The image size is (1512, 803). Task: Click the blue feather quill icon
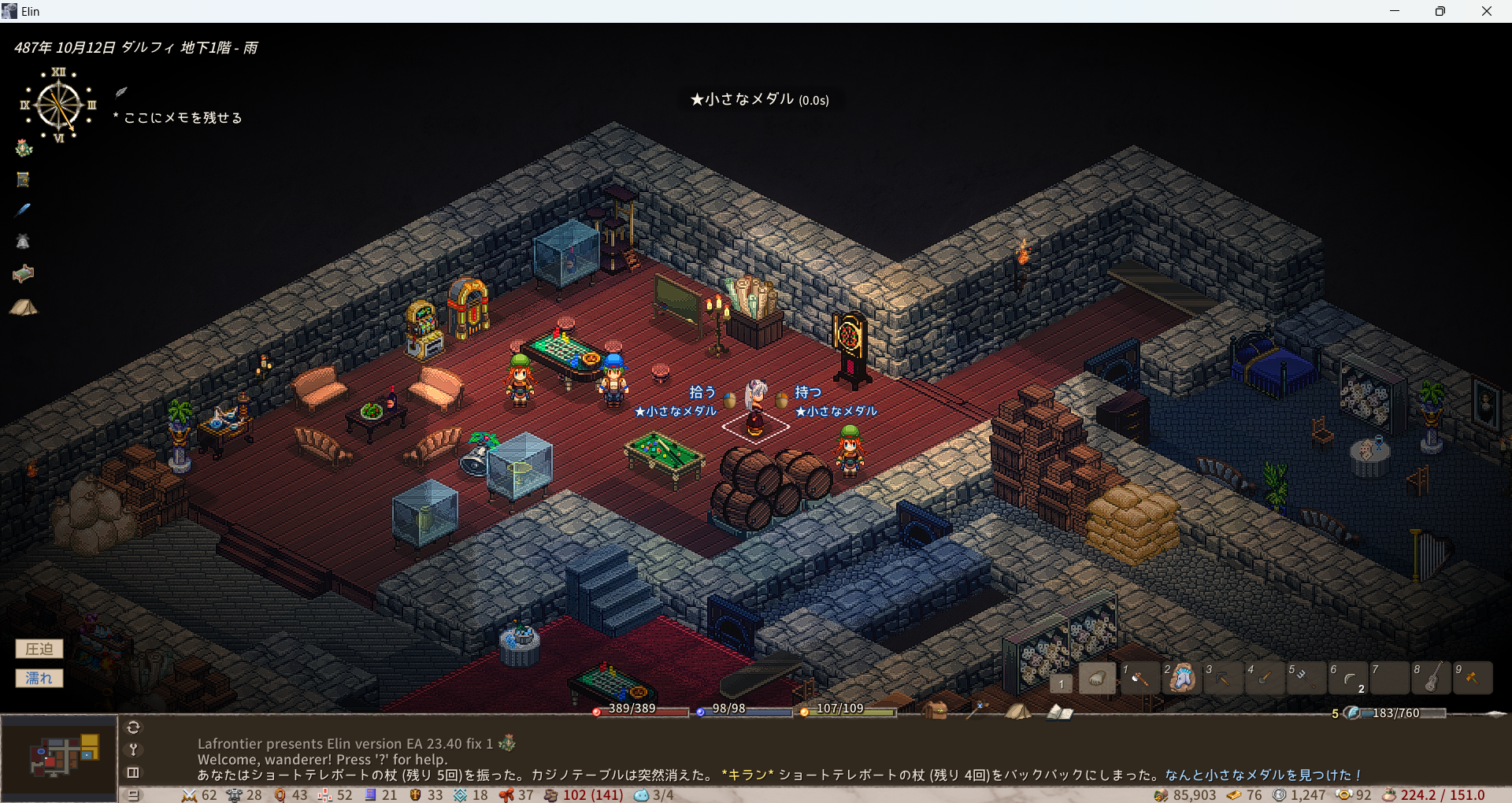coord(24,209)
